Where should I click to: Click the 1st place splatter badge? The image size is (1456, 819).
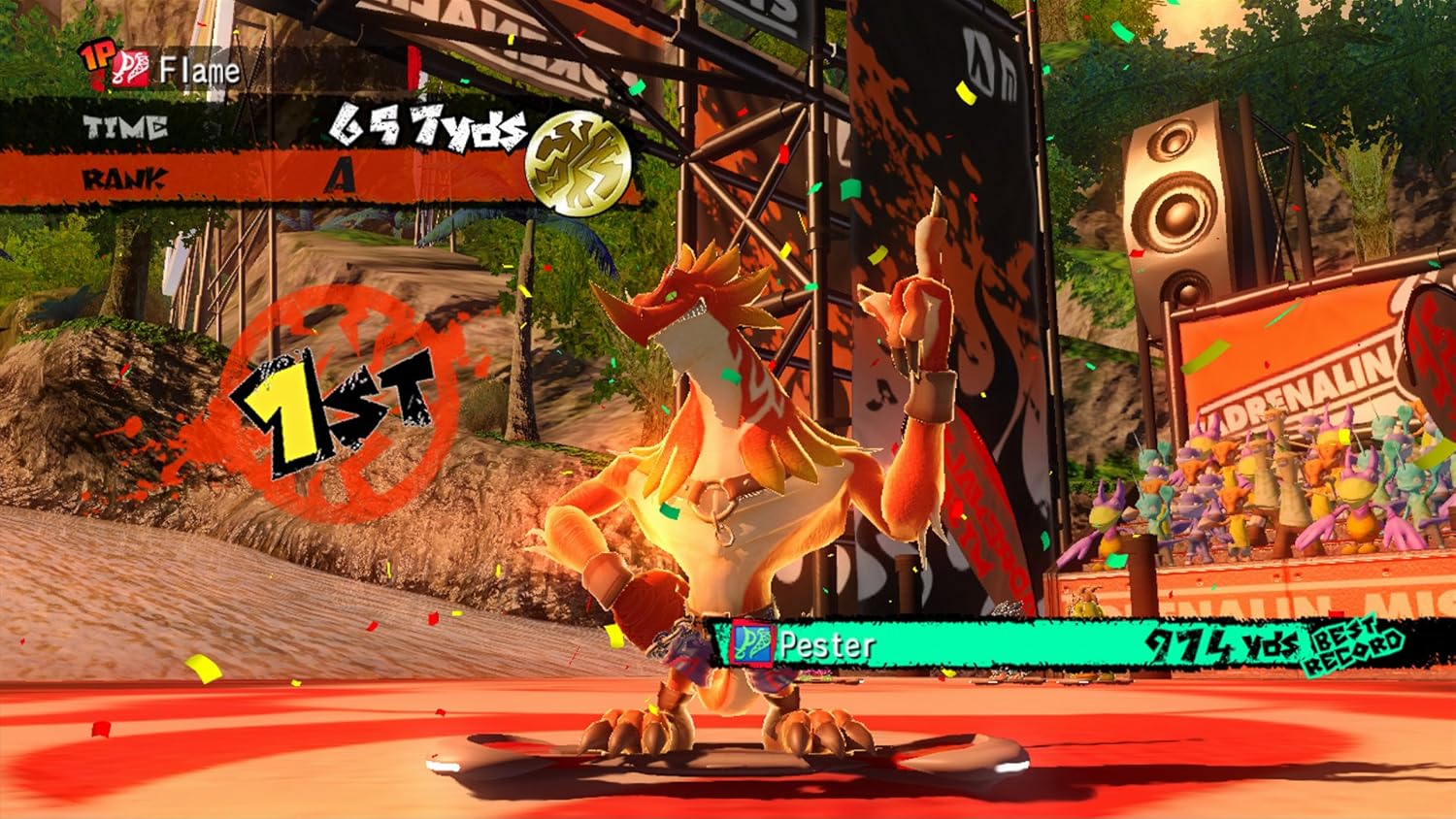(333, 408)
